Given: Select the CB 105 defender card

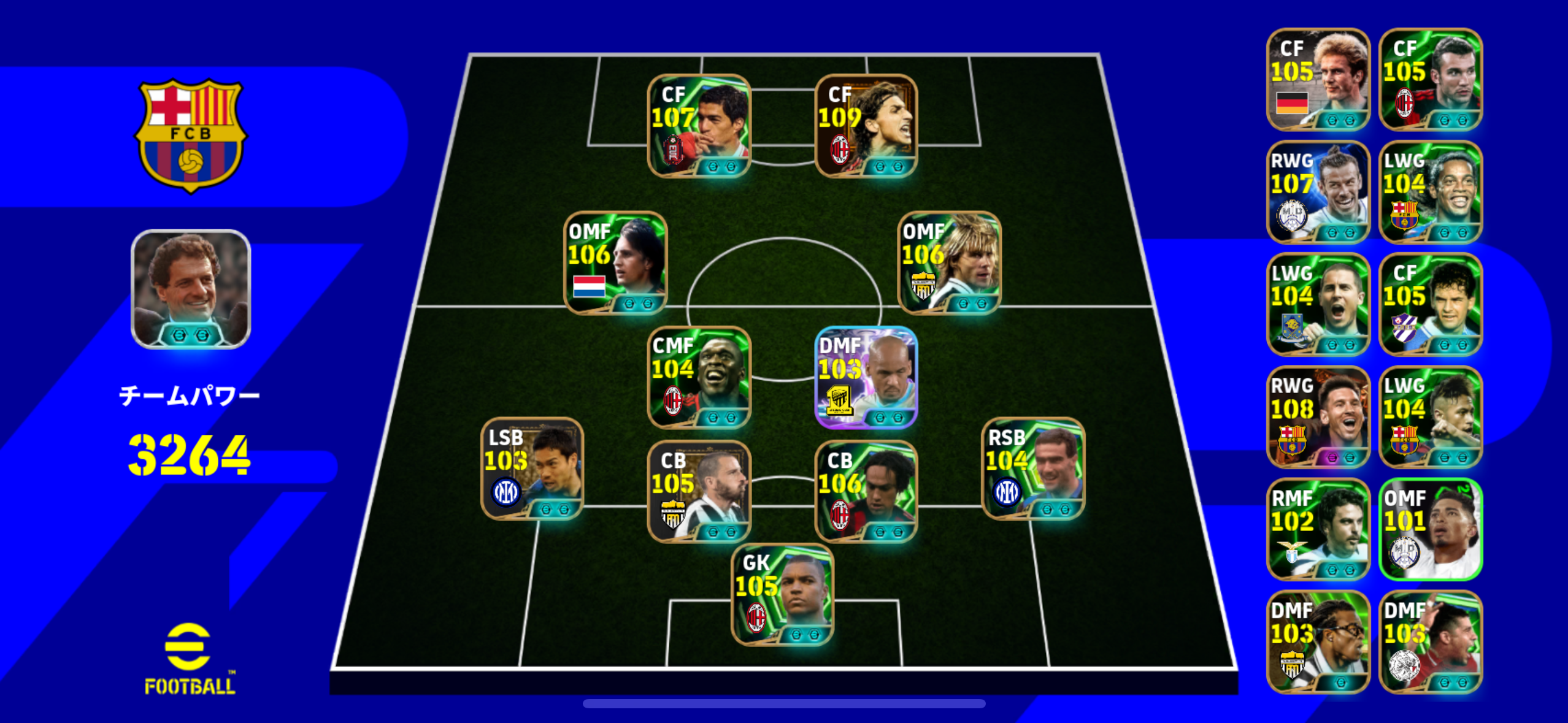Looking at the screenshot, I should point(699,492).
